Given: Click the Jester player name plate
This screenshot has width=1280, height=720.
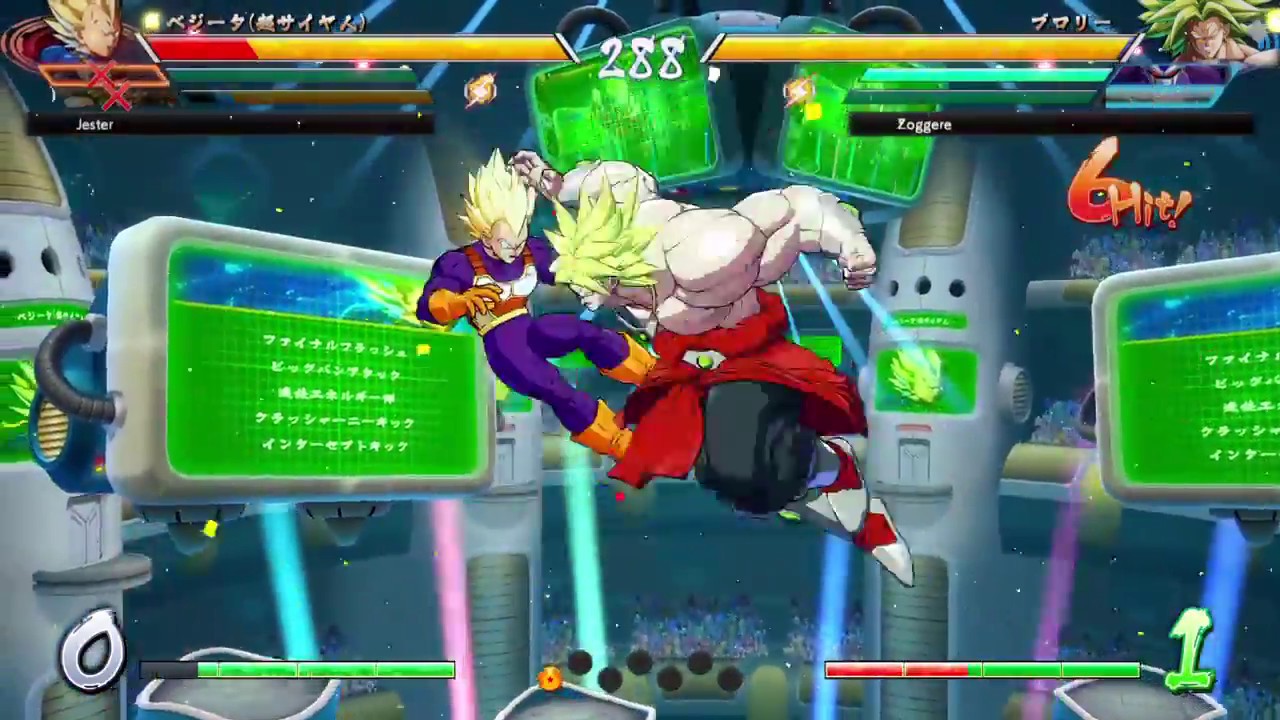Looking at the screenshot, I should [x=95, y=124].
